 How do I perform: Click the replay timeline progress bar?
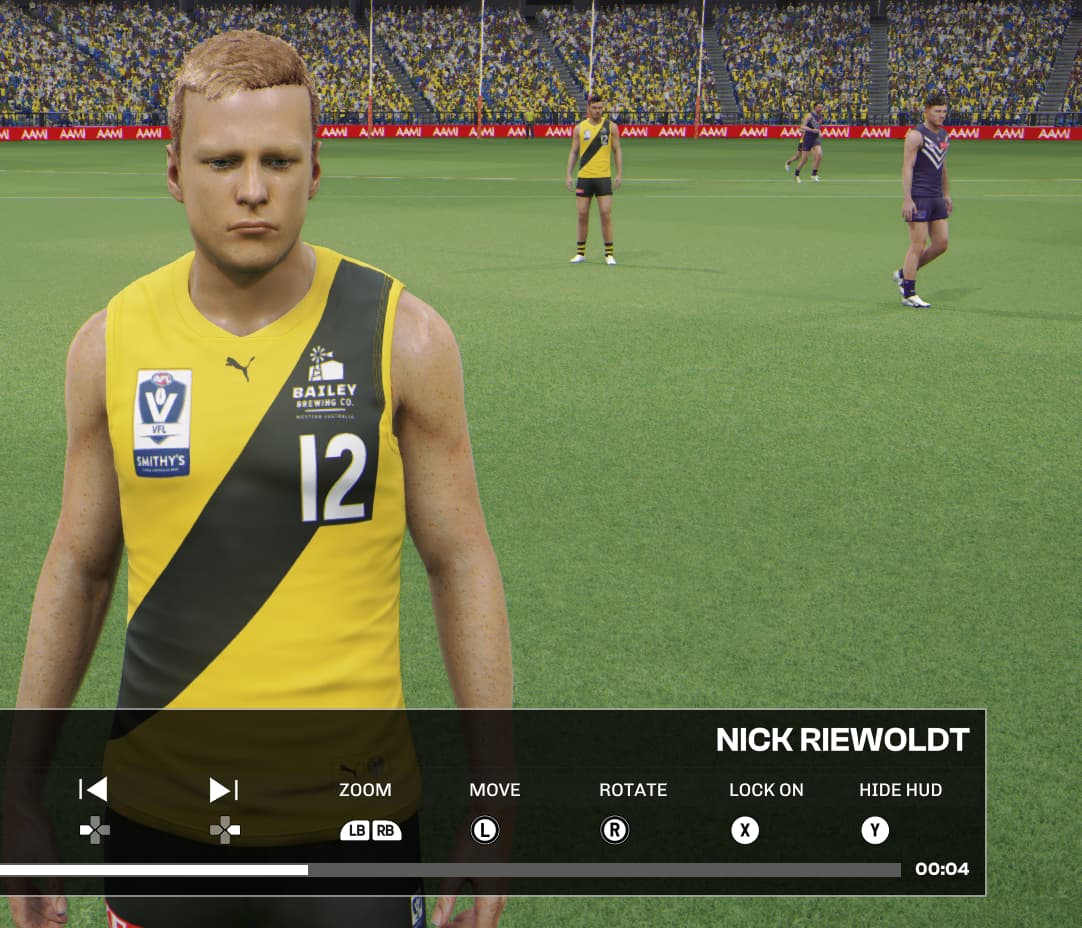pos(450,870)
